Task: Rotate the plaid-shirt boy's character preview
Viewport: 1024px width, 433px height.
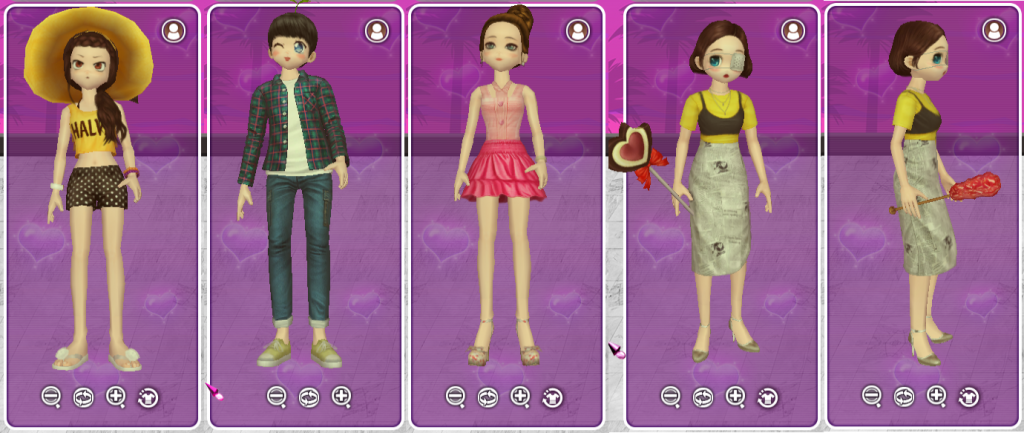Action: [309, 396]
